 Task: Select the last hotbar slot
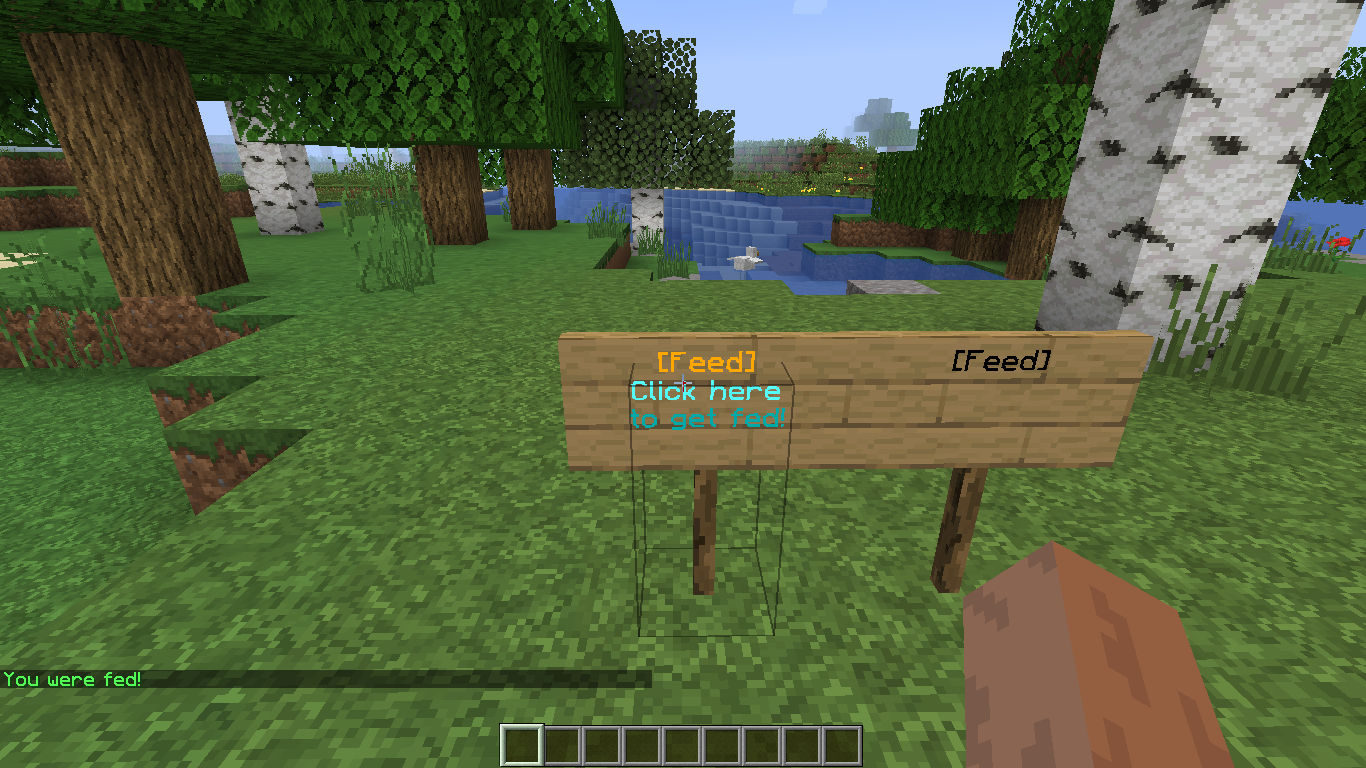[x=842, y=741]
